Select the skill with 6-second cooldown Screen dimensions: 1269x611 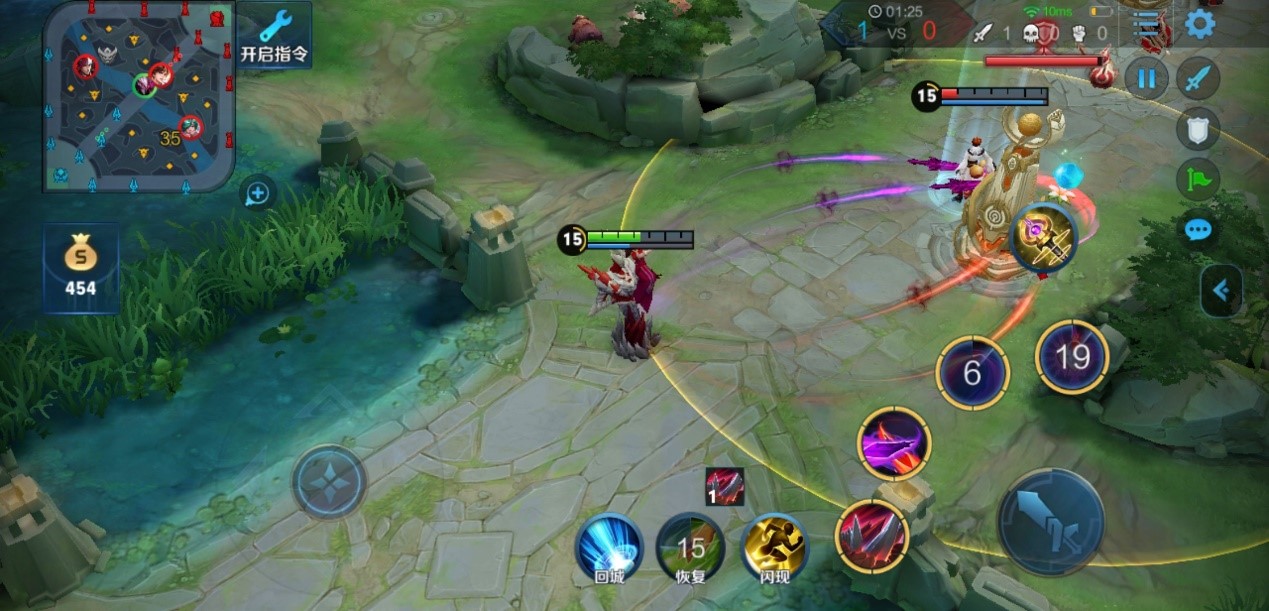click(972, 373)
